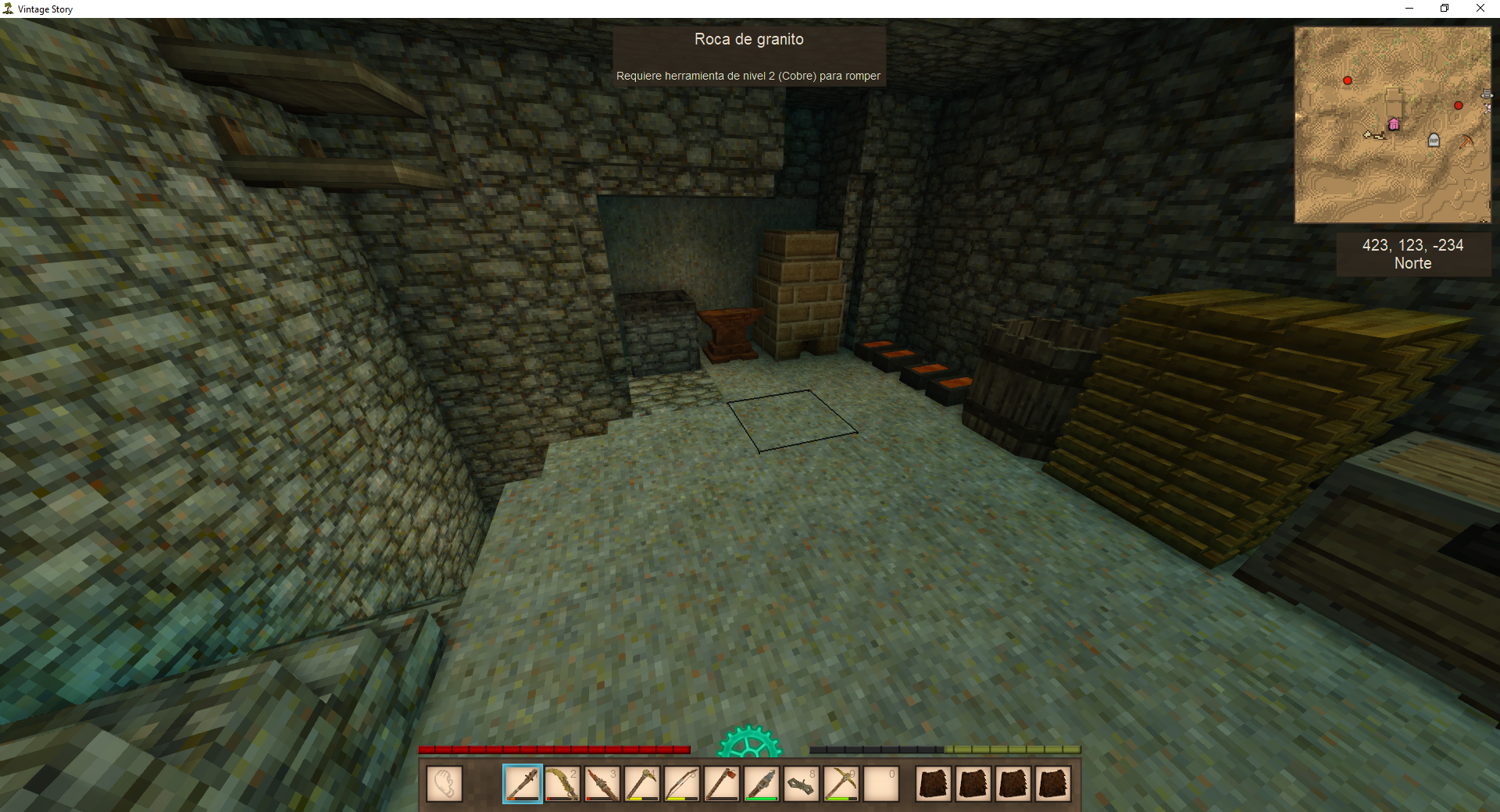Click the pink house marker on minimap

[x=1394, y=124]
